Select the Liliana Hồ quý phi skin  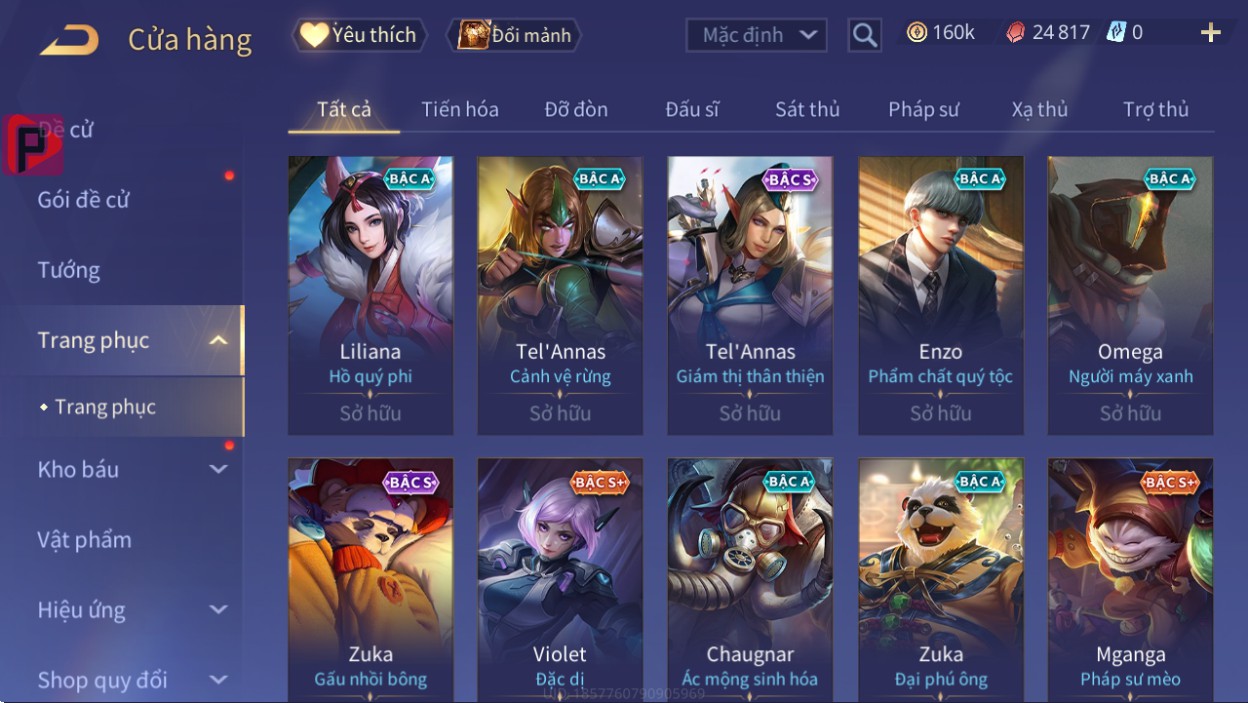370,295
